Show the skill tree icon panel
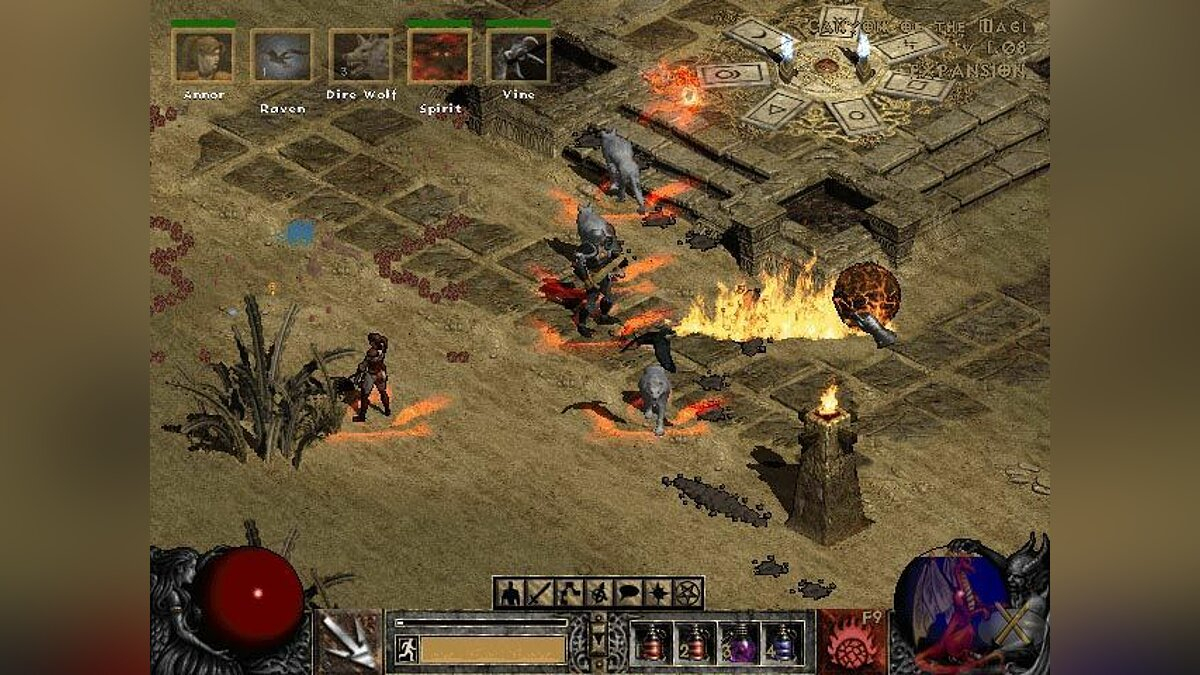This screenshot has height=675, width=1200. coord(570,593)
